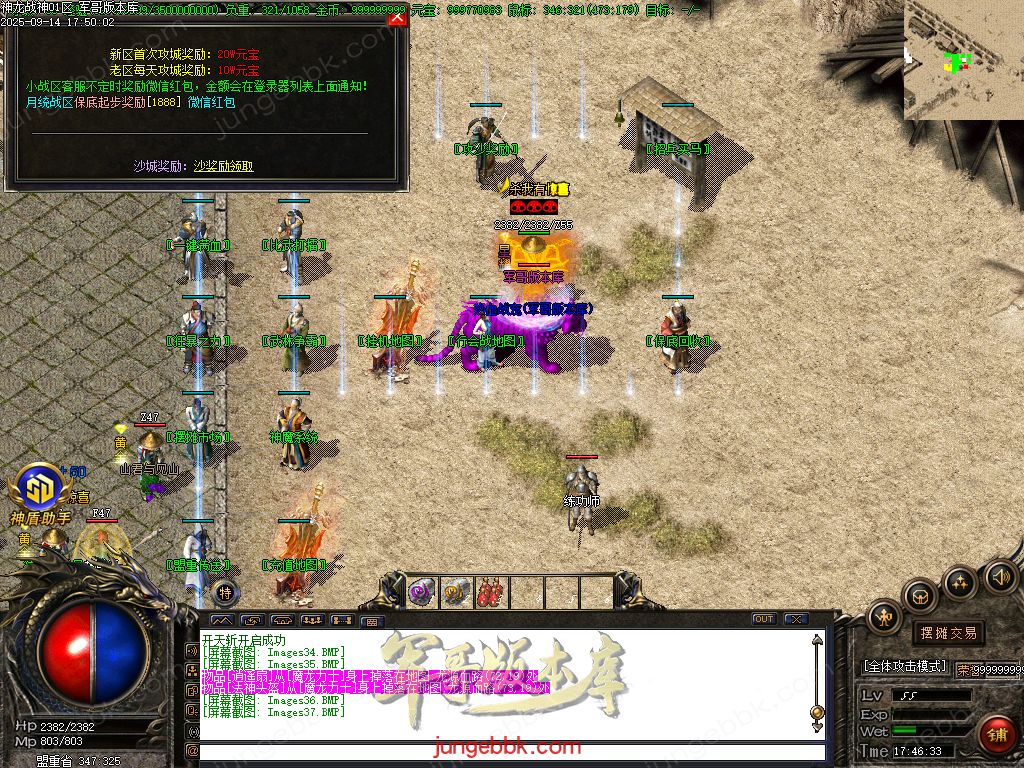Image resolution: width=1024 pixels, height=768 pixels.
Task: Use the purple swirl scroll in belt
Action: tap(421, 592)
